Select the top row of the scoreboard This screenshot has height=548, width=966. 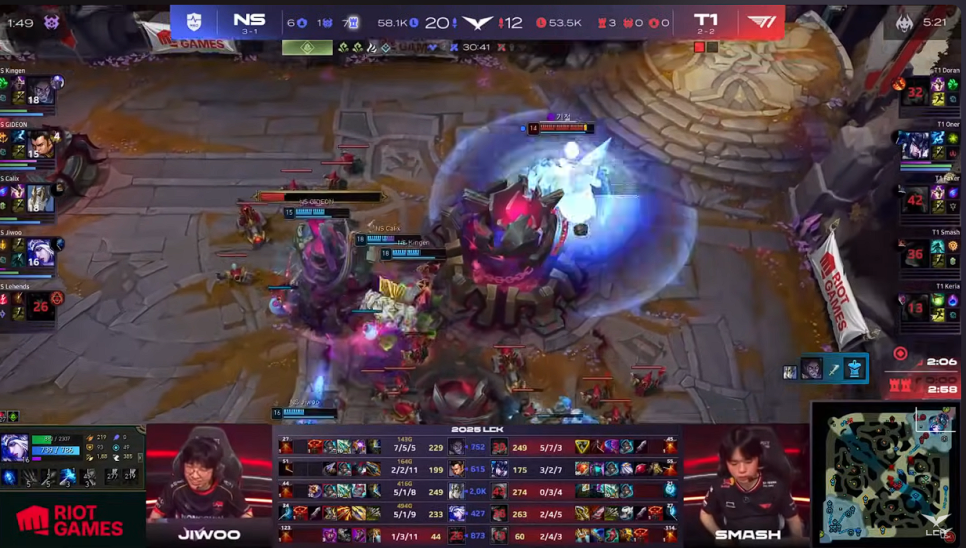pos(478,447)
